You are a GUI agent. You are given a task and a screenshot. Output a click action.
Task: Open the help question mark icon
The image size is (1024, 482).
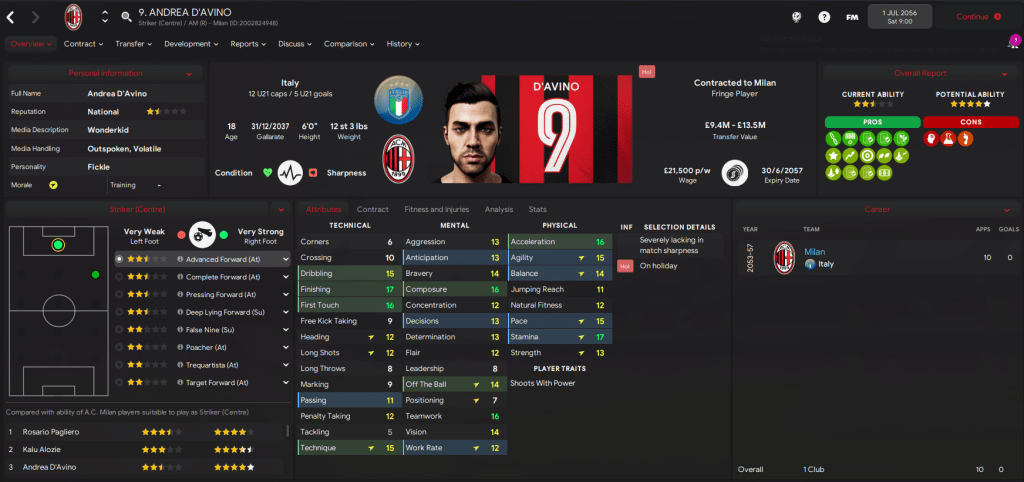click(824, 17)
